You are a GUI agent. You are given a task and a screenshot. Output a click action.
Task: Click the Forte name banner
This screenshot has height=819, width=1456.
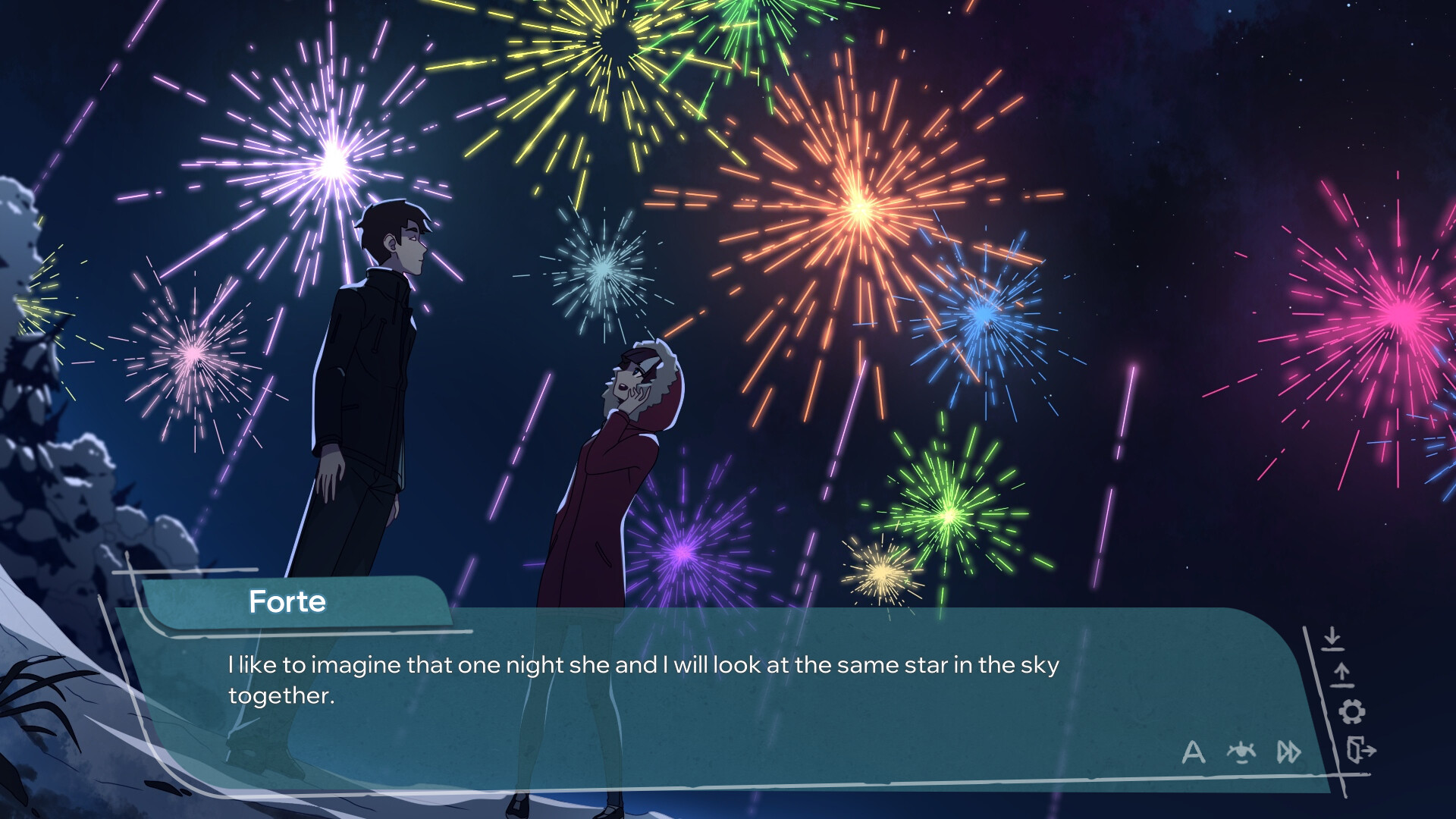pyautogui.click(x=288, y=603)
